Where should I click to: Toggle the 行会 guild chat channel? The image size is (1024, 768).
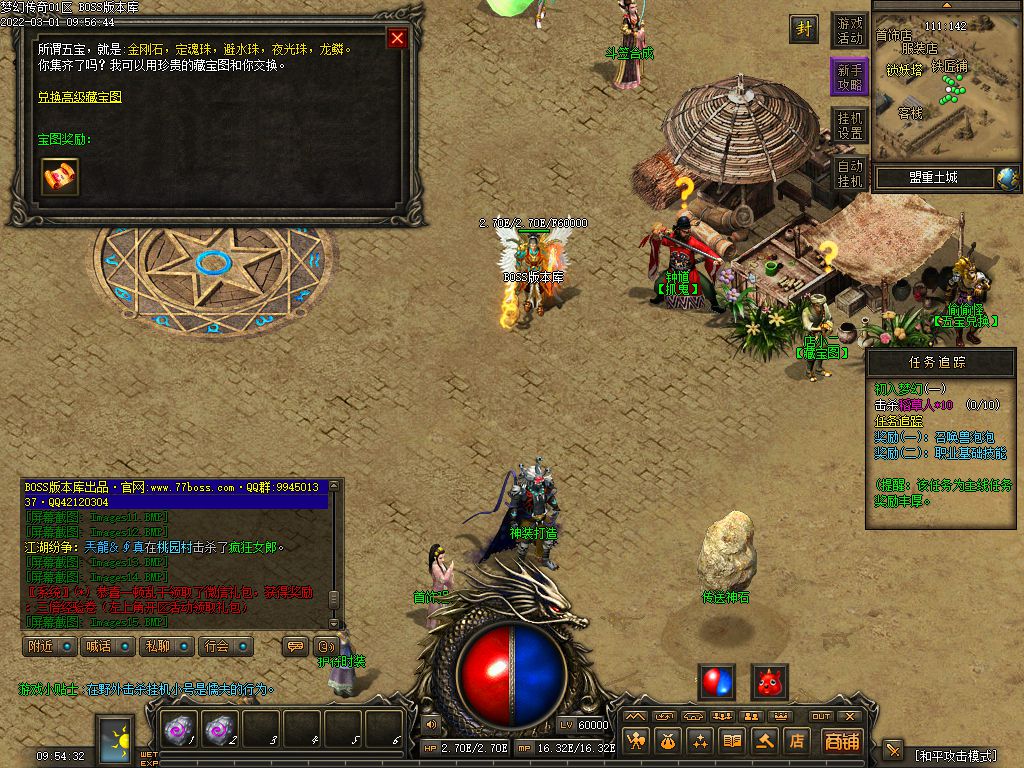223,646
